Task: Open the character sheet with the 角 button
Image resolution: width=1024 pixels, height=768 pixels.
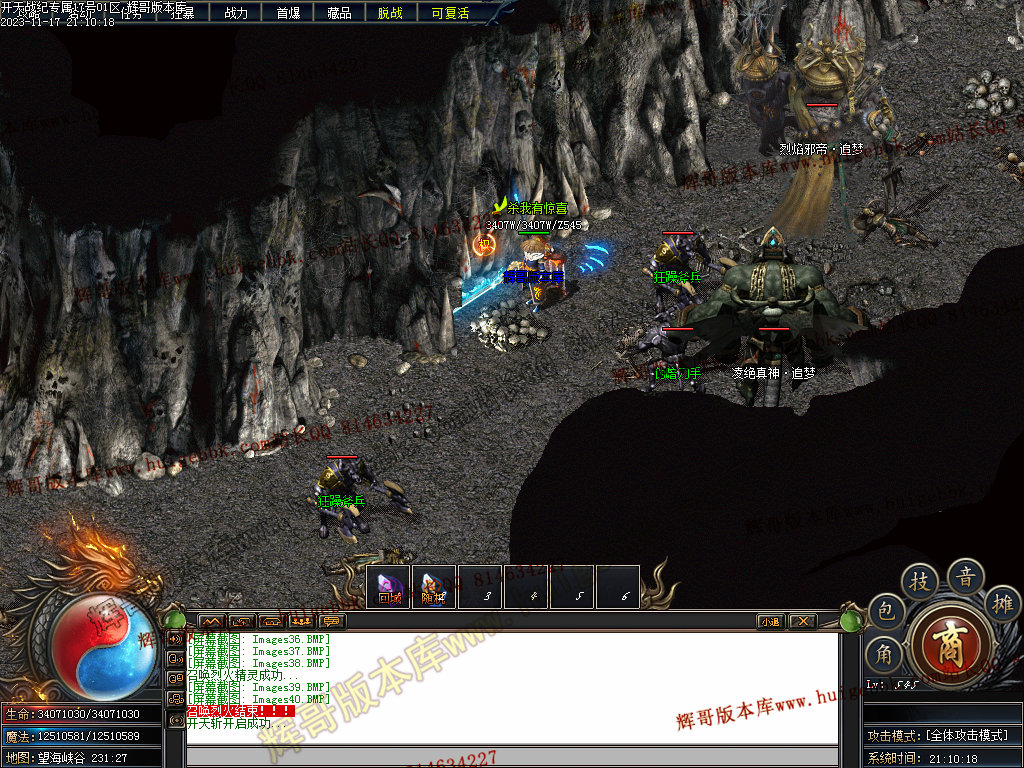Action: [885, 655]
